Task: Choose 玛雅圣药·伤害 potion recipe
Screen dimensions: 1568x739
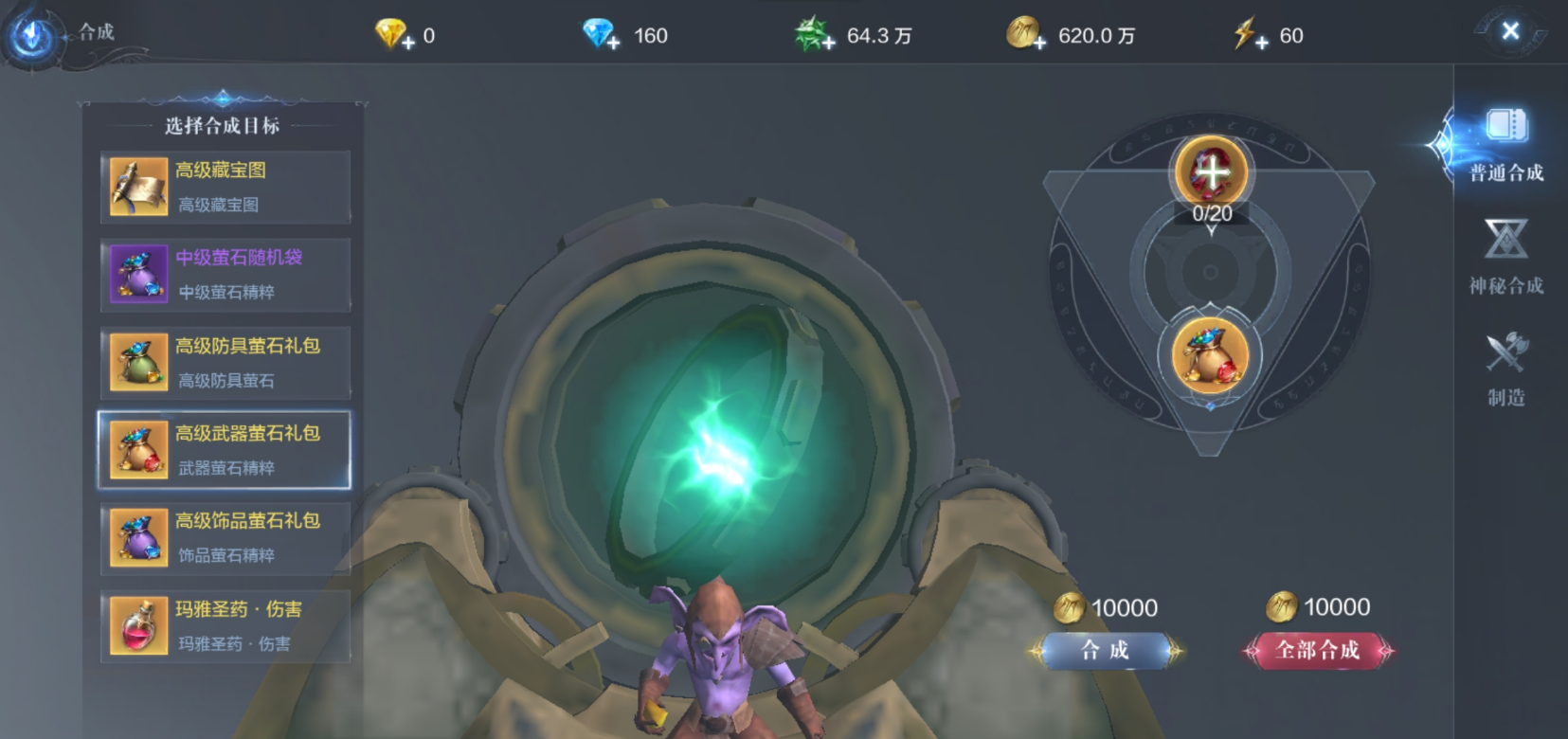Action: 225,625
